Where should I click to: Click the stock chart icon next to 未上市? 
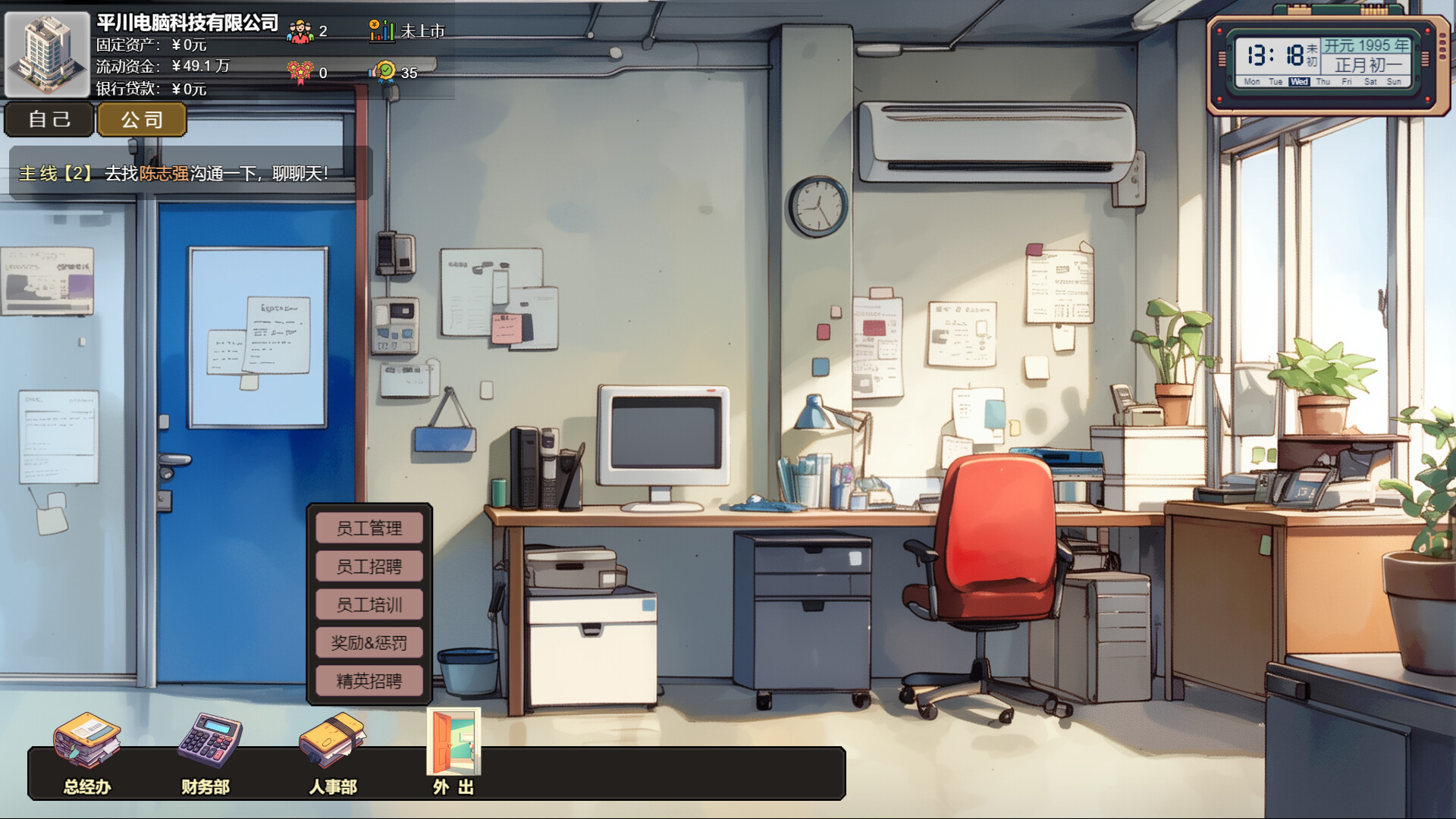381,30
